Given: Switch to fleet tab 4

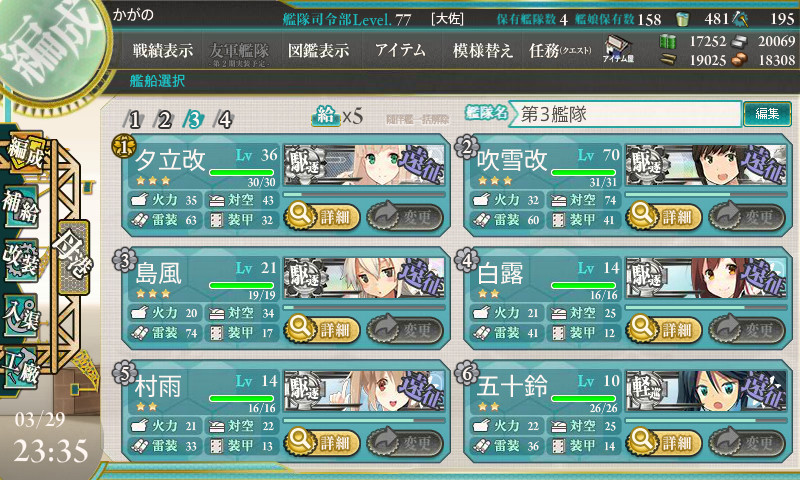Looking at the screenshot, I should pos(225,120).
